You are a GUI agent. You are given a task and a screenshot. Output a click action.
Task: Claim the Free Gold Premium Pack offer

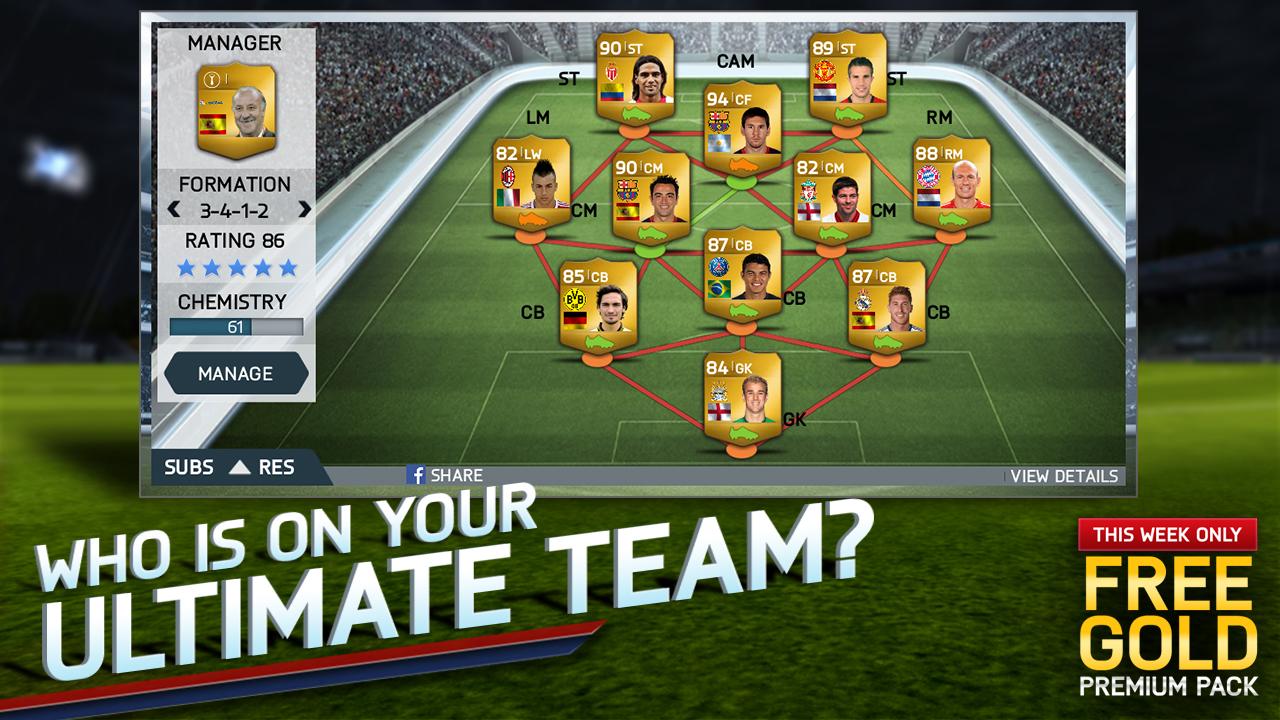point(1165,608)
